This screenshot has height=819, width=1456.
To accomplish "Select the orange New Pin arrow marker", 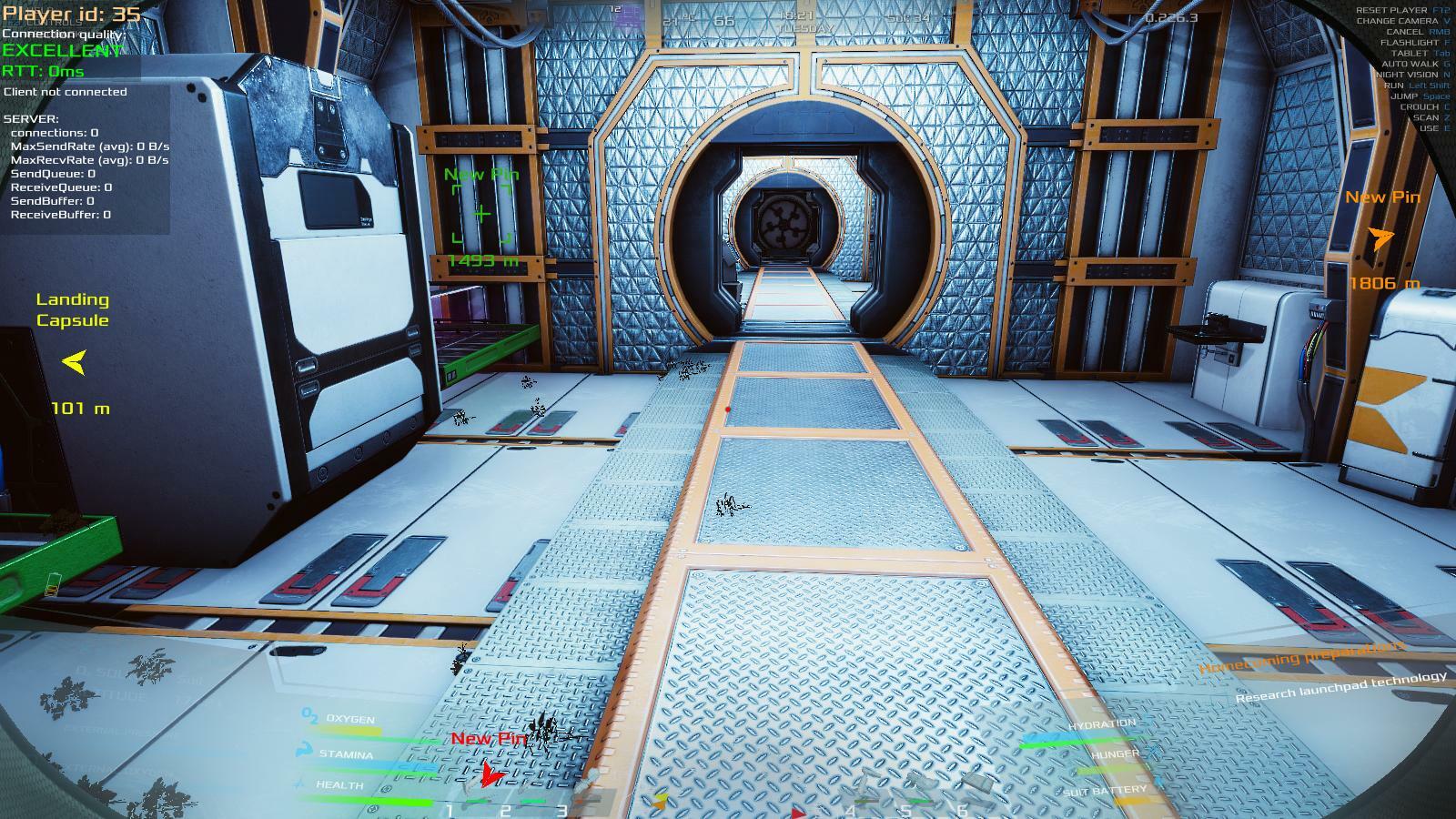I will pos(1381,238).
